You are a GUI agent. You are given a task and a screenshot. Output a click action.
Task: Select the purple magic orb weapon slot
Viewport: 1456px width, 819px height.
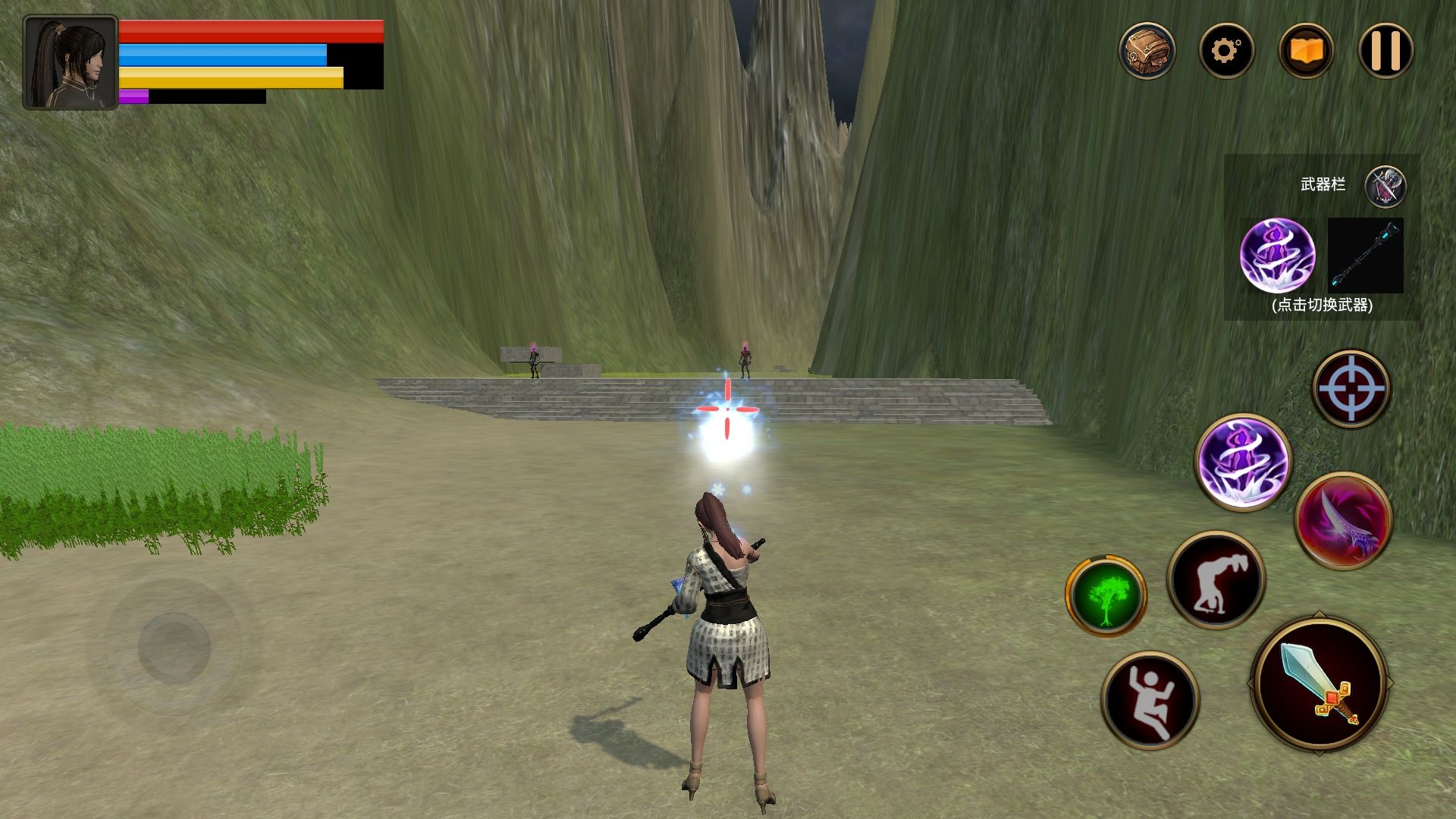click(1277, 255)
